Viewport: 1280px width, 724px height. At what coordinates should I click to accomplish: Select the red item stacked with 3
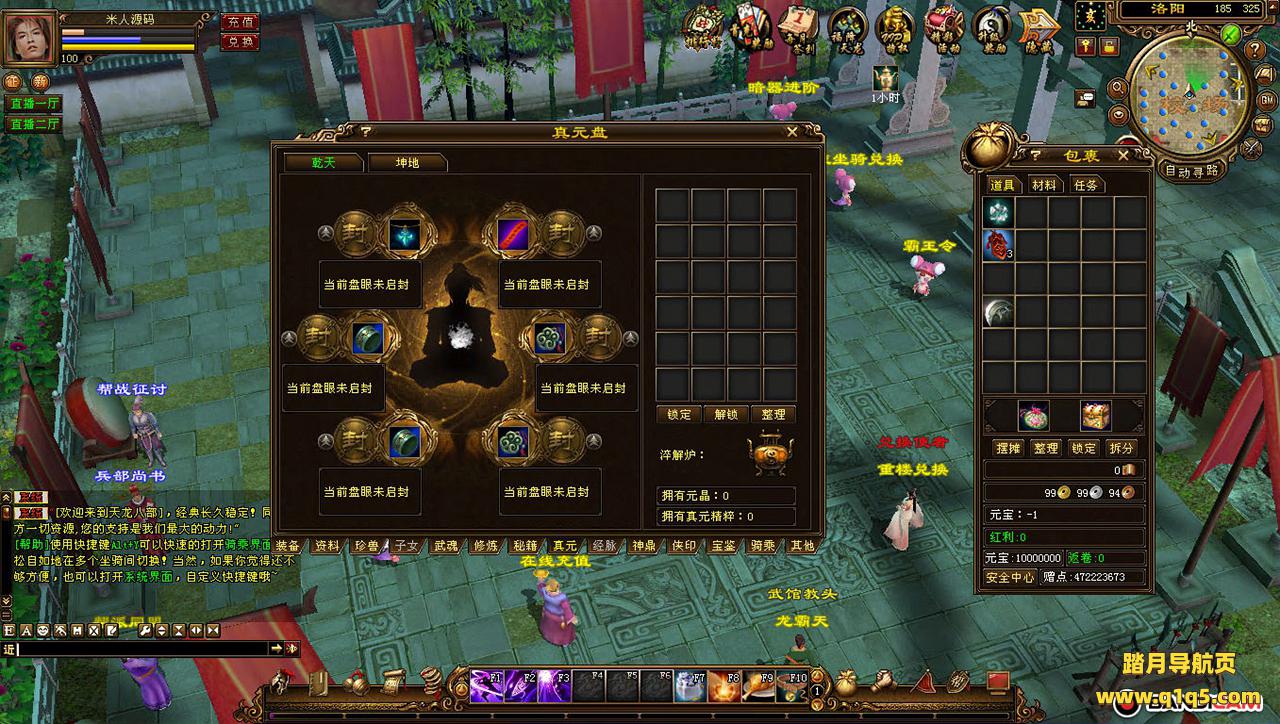pyautogui.click(x=998, y=245)
